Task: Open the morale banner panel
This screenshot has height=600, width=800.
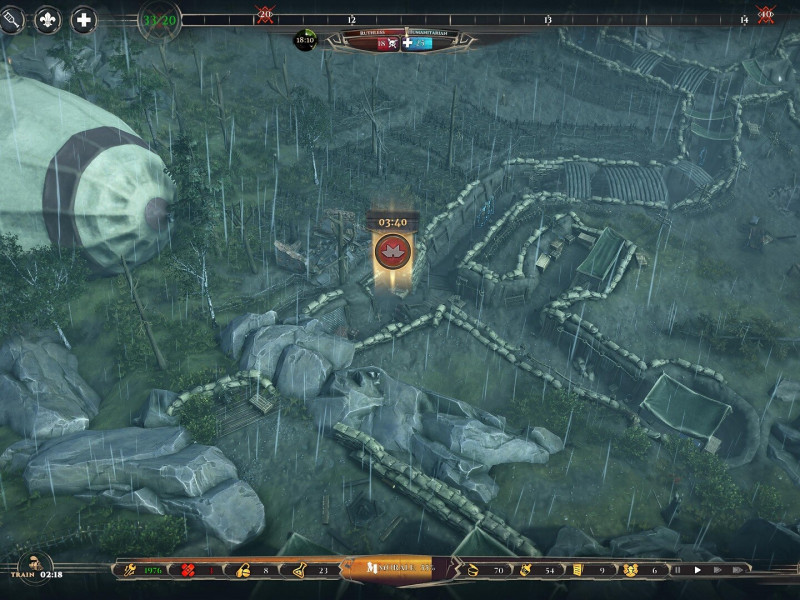Action: coord(389,569)
